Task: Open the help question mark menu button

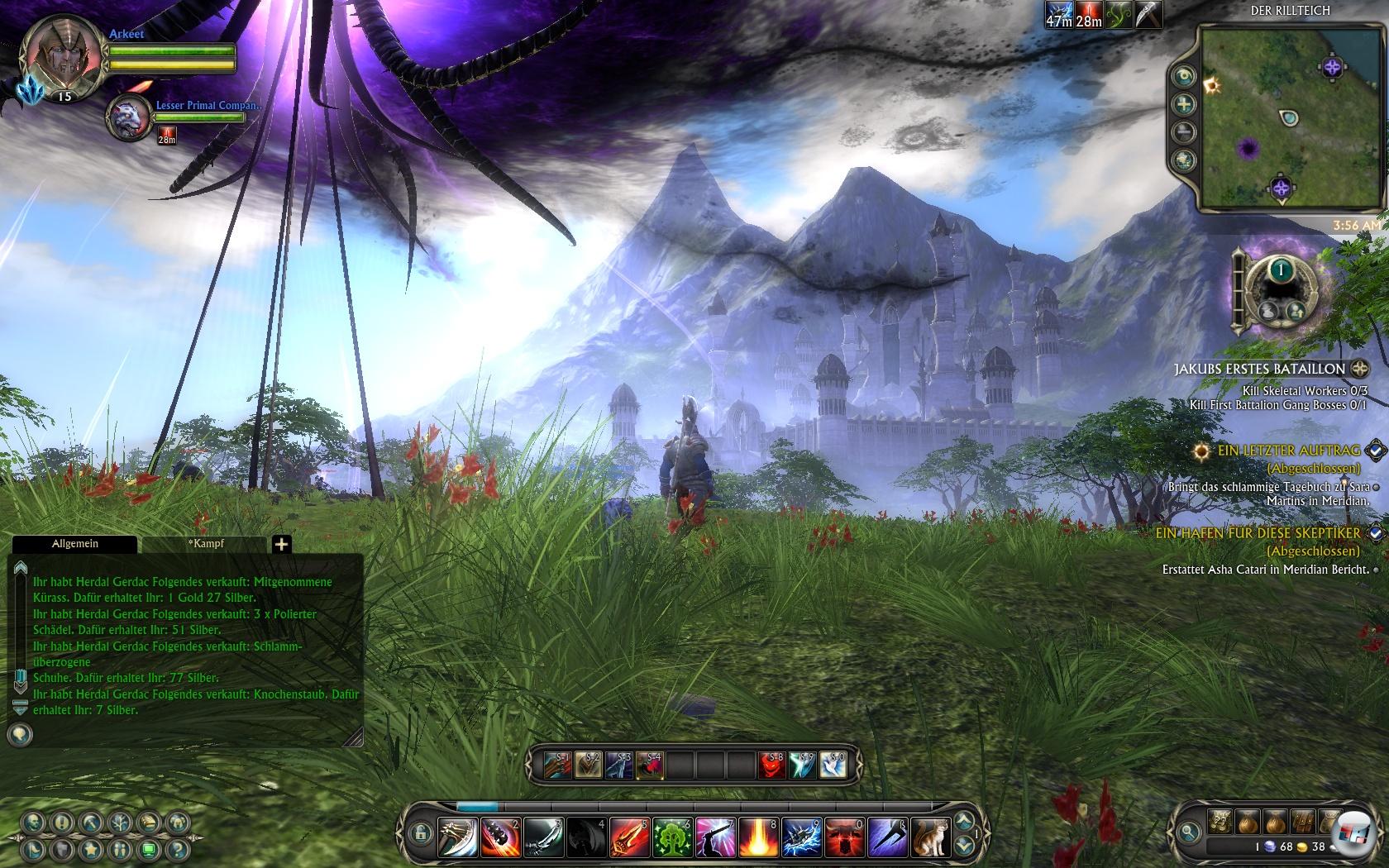Action: (x=175, y=849)
